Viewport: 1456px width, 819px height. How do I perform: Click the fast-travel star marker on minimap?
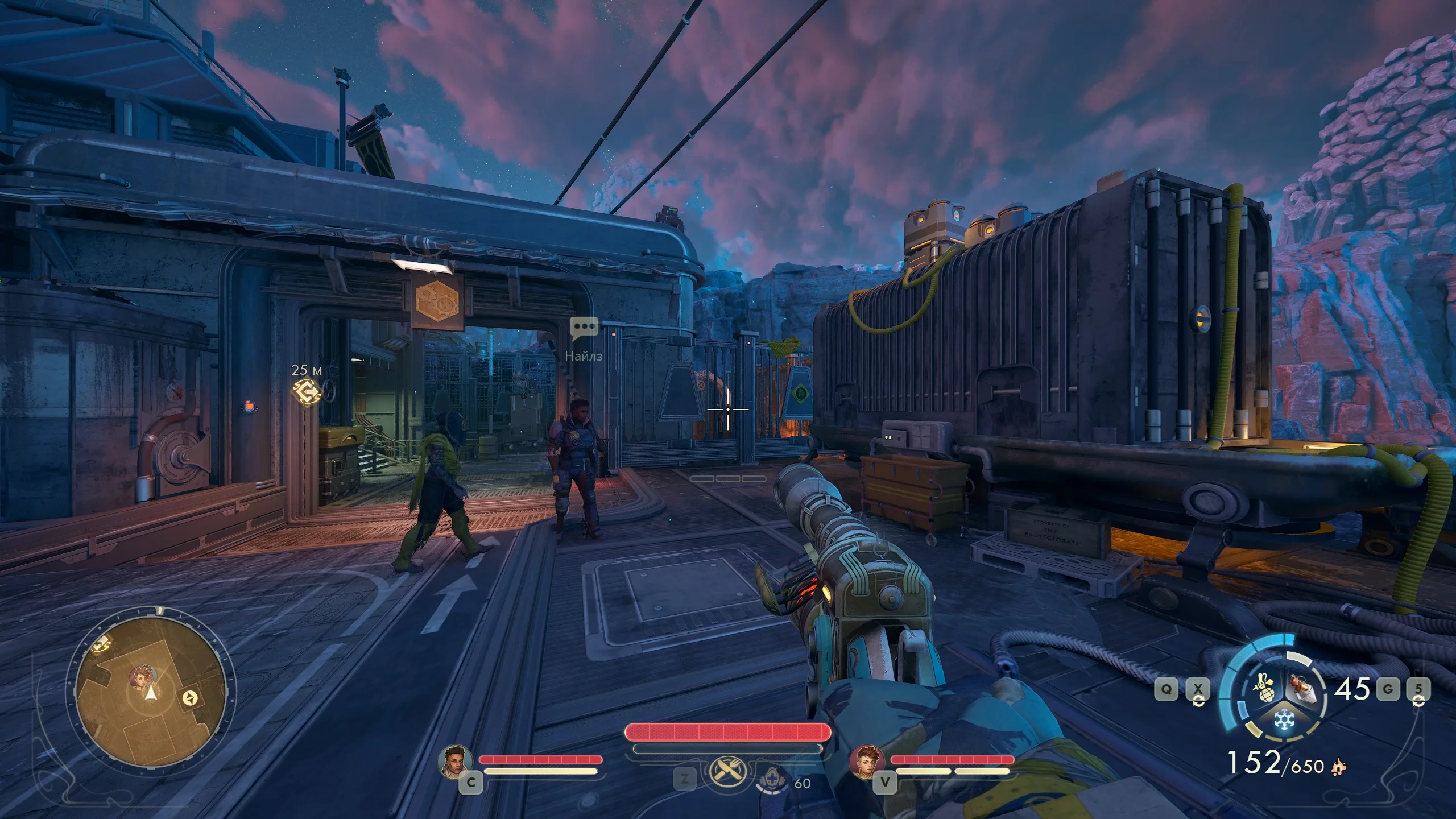(x=190, y=698)
